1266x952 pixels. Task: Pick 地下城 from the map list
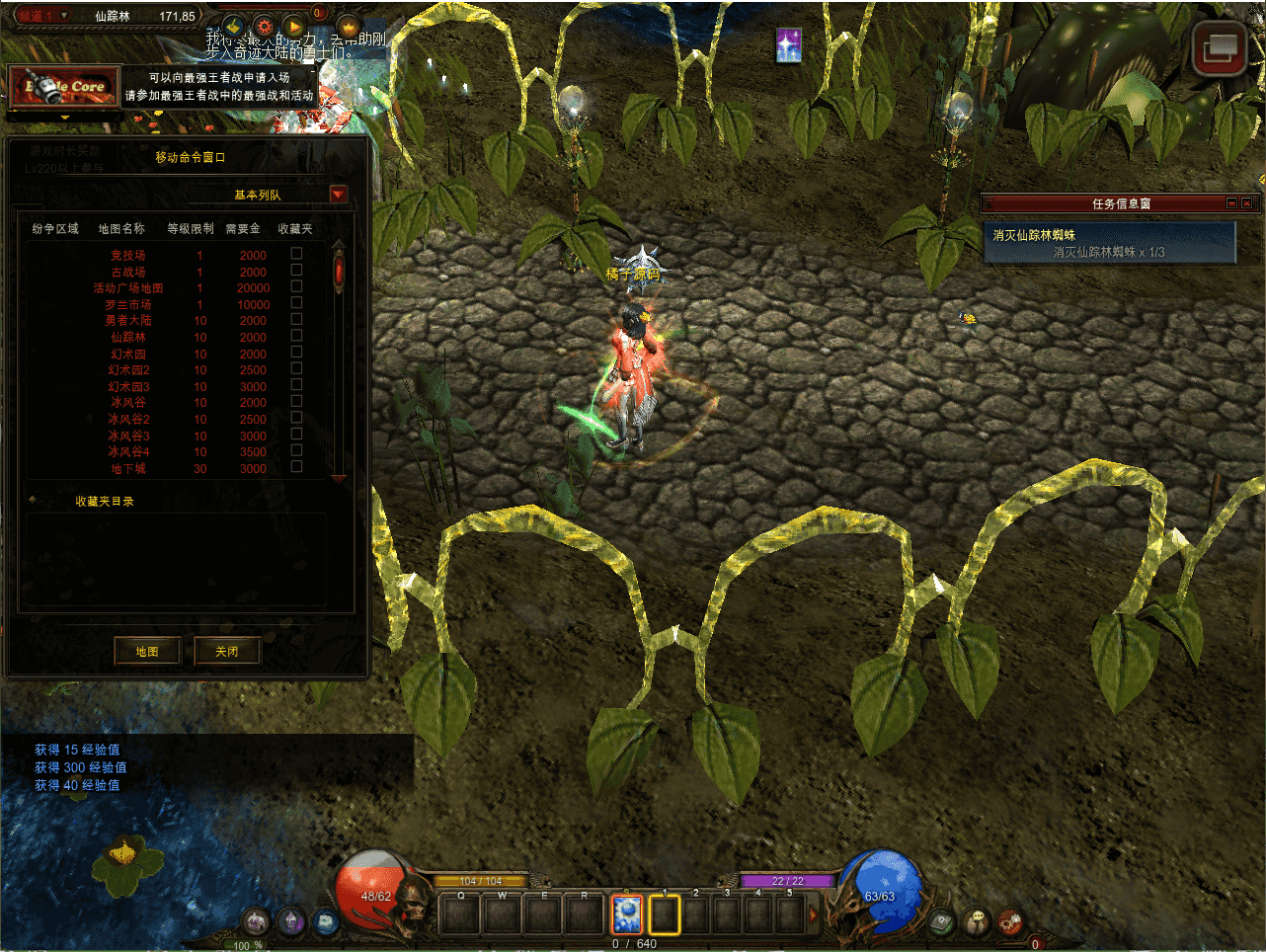[x=128, y=469]
